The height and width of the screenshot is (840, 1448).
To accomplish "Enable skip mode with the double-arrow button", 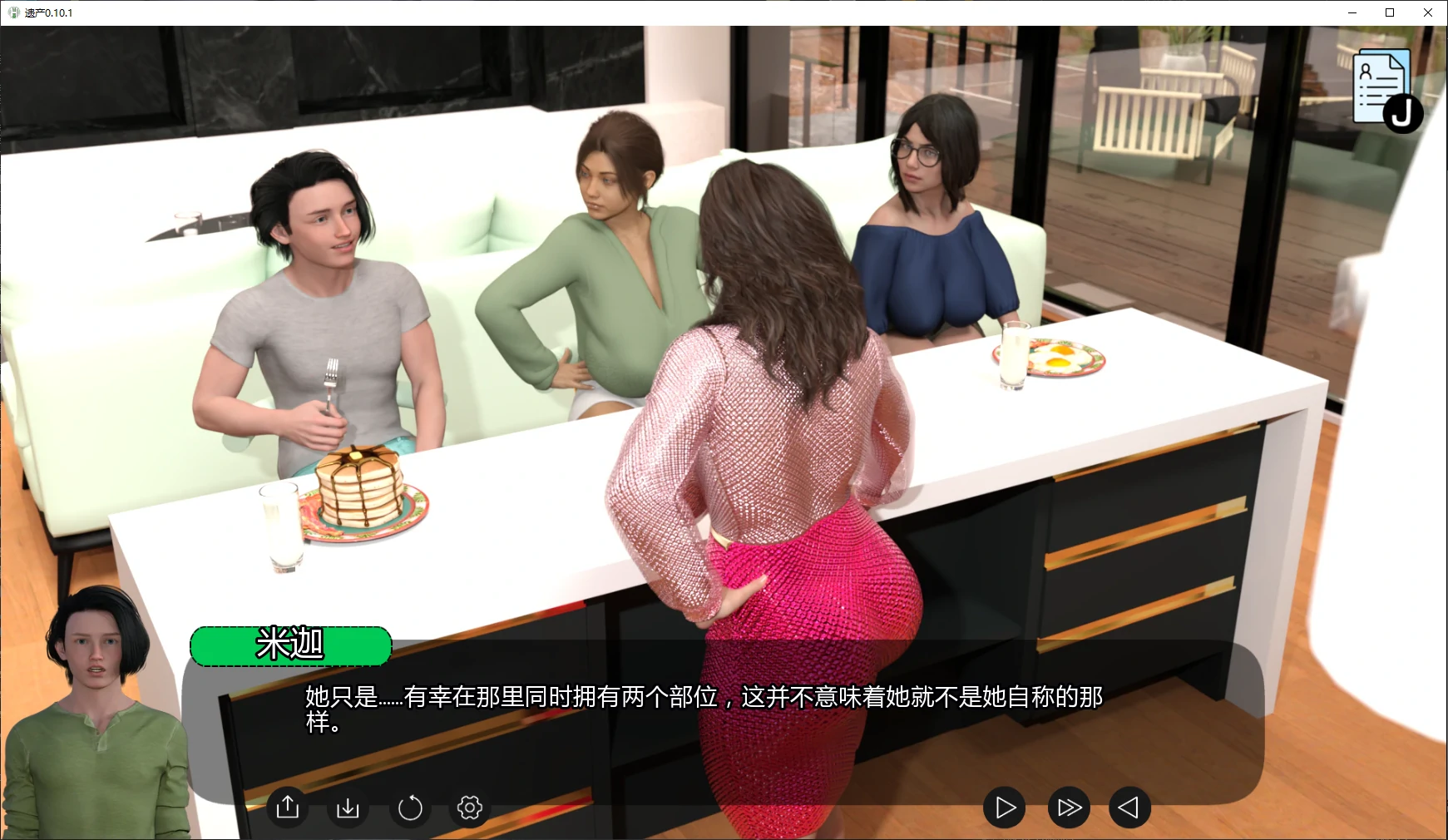I will [x=1067, y=806].
